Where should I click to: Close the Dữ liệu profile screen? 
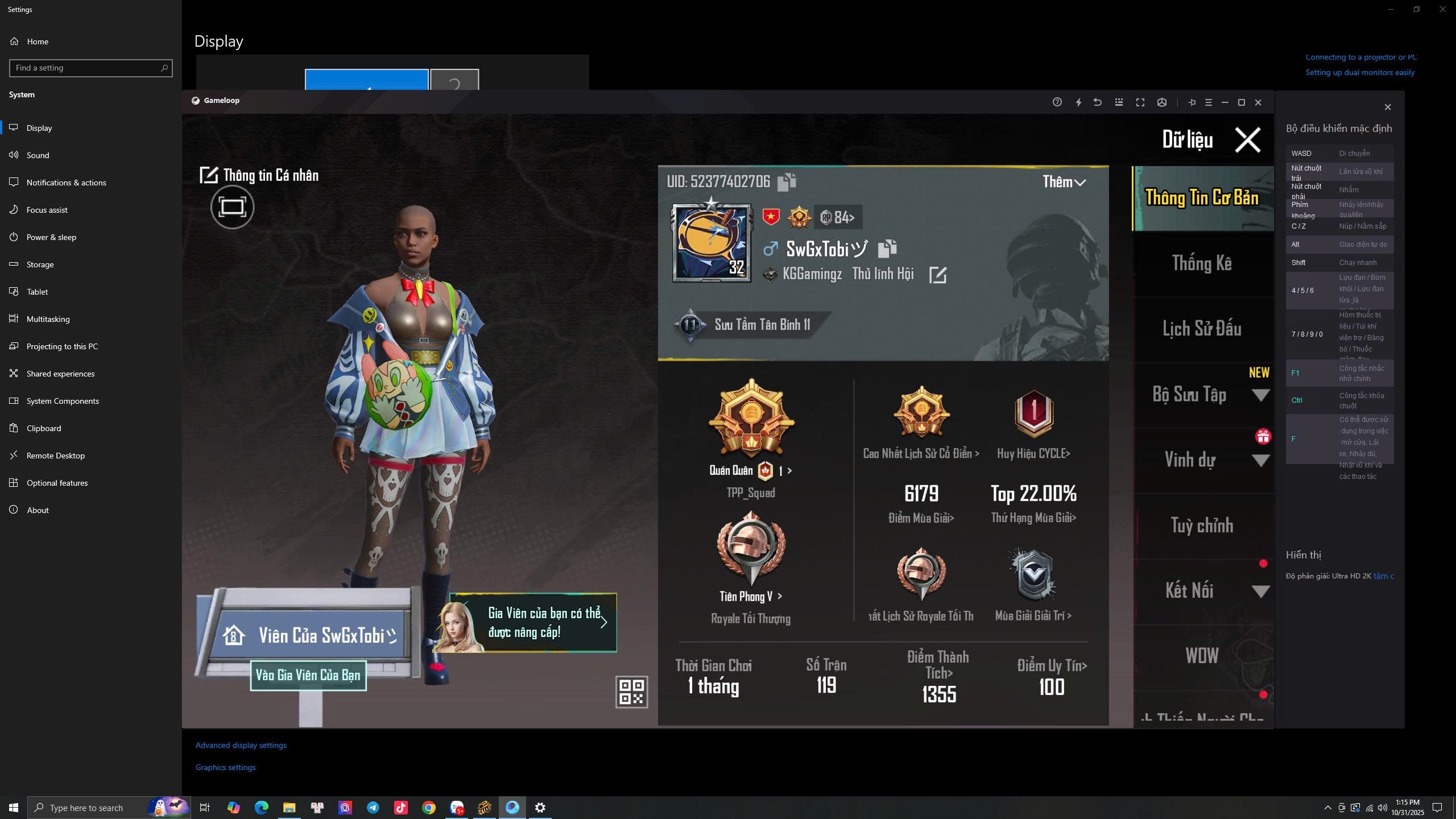1247,140
